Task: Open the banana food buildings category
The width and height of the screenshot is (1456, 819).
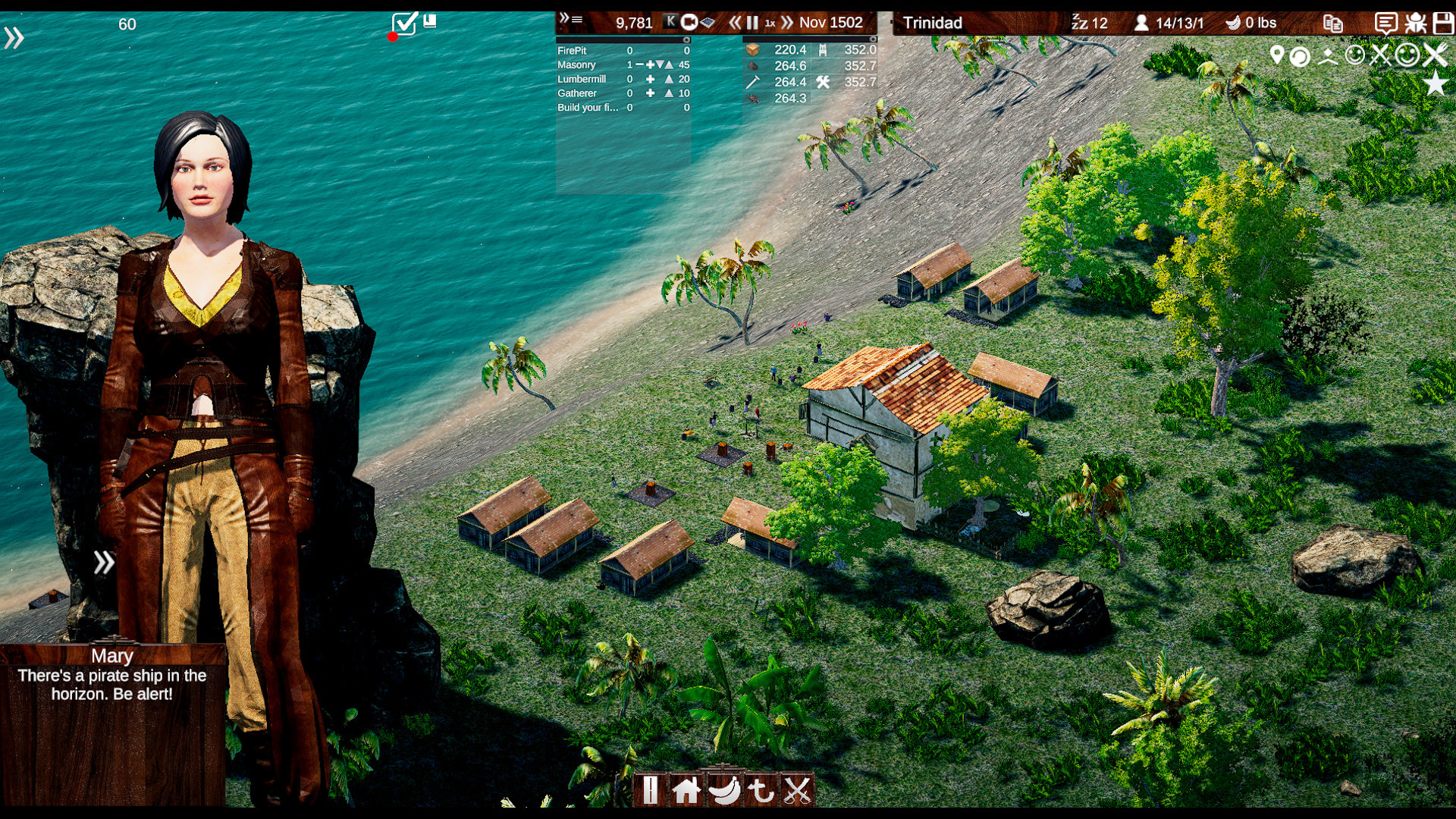Action: coord(724,790)
